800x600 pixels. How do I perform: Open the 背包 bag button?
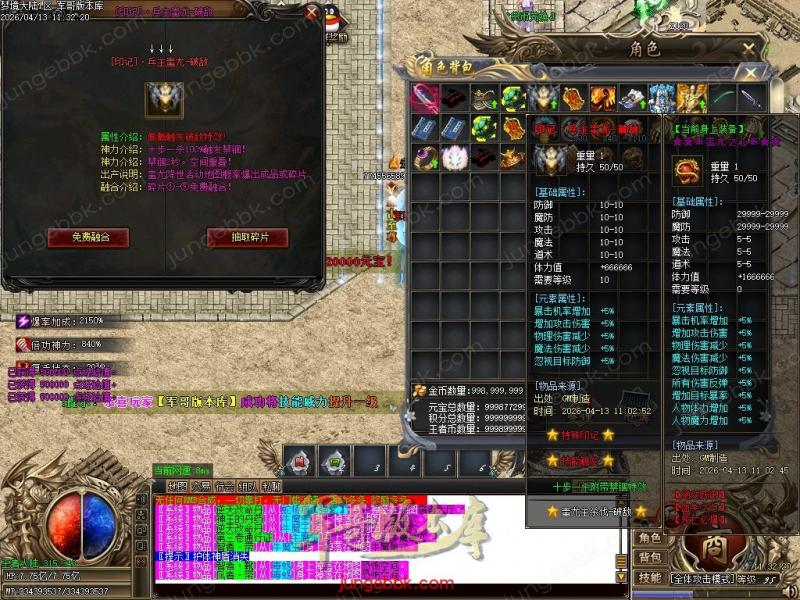tap(650, 557)
